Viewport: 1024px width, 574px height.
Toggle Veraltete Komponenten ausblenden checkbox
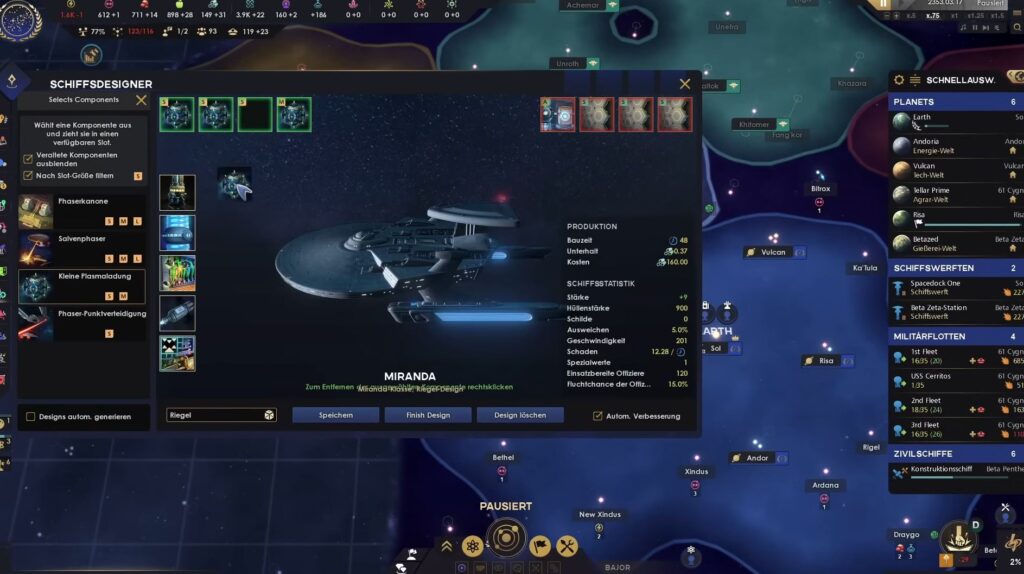28,159
